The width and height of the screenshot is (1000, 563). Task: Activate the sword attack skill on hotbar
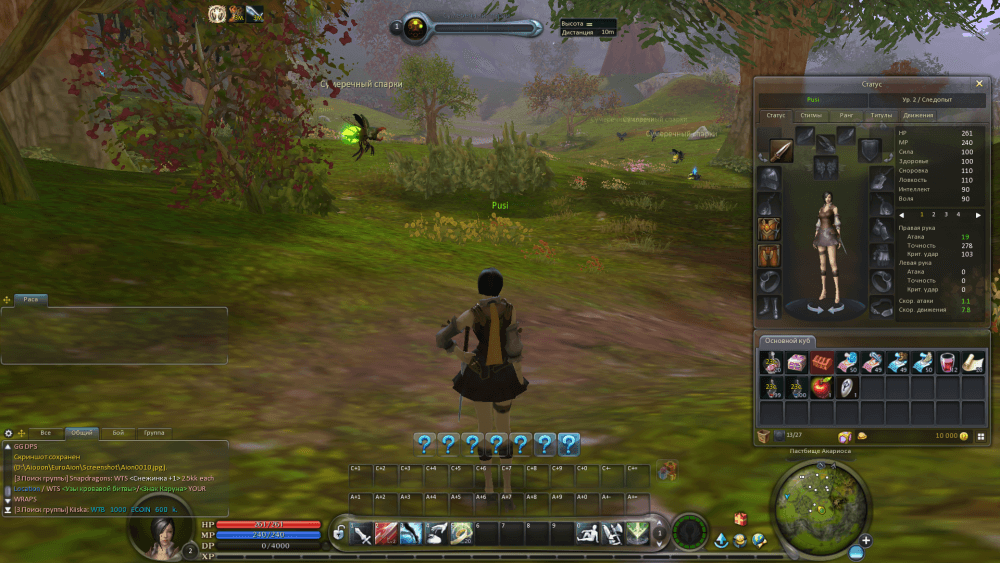tap(361, 533)
